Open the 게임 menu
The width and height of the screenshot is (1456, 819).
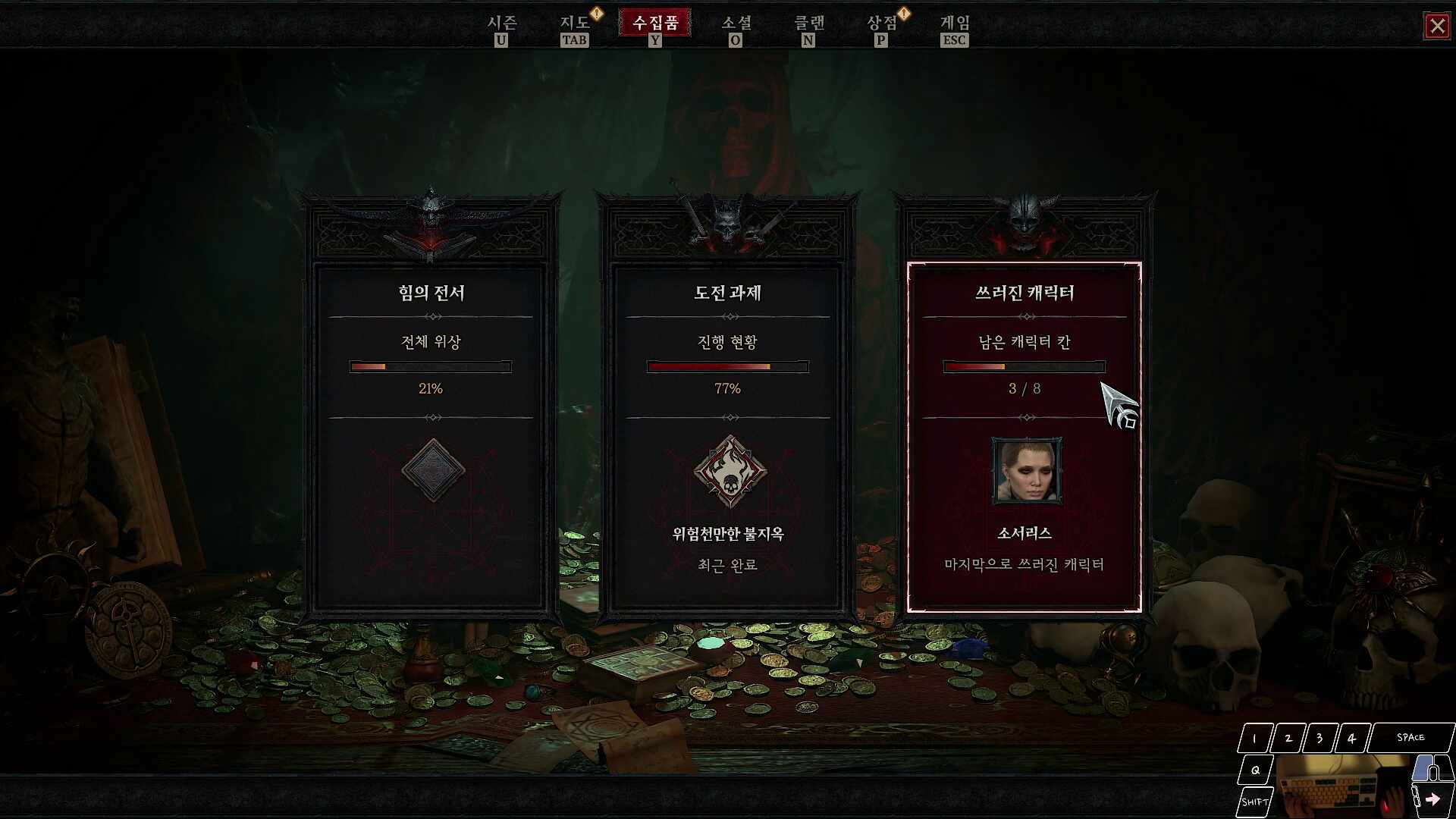coord(954,24)
